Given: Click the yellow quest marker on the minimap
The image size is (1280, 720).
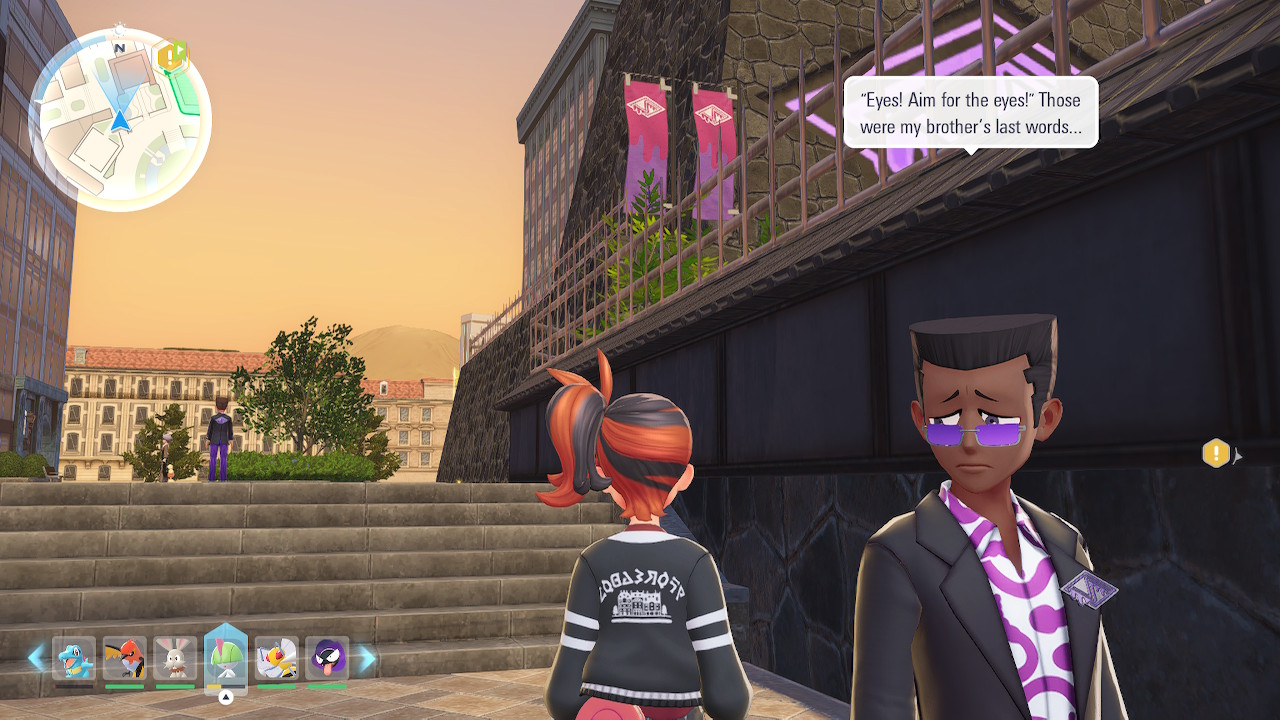Looking at the screenshot, I should pyautogui.click(x=171, y=56).
